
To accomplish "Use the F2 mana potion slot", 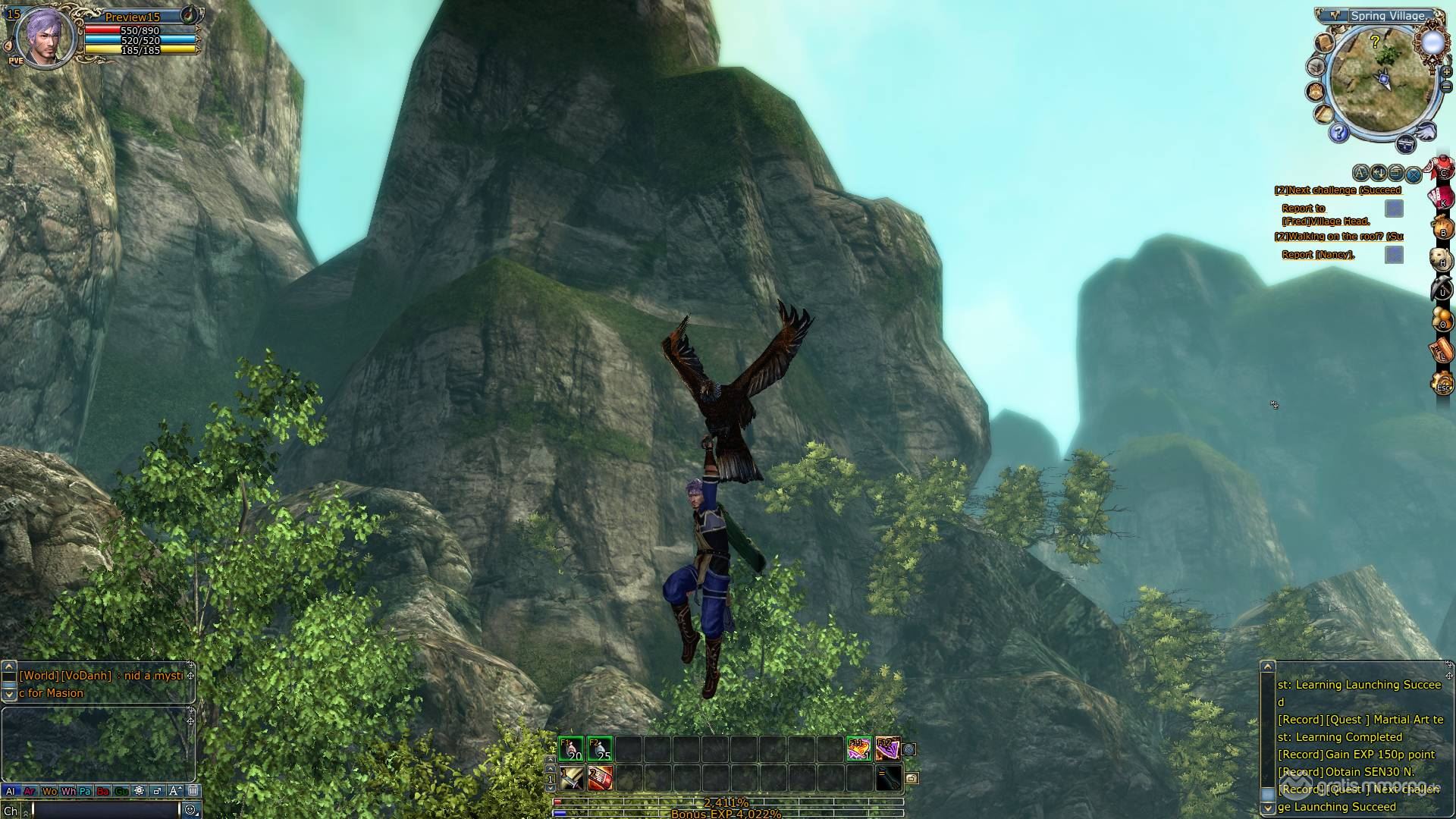I will 600,749.
